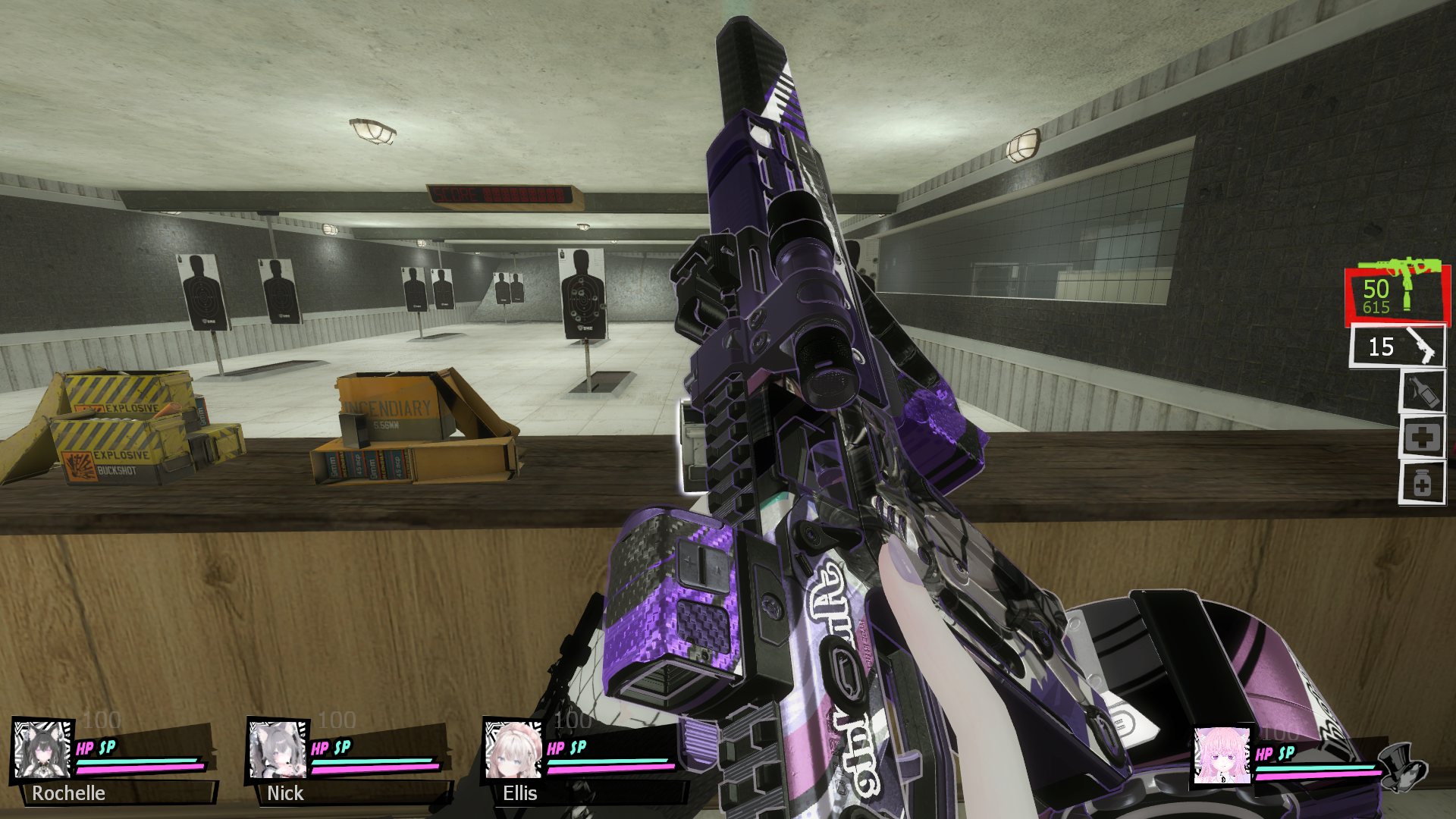1456x819 pixels.
Task: Click the pink-haired player portrait
Action: [x=1221, y=755]
